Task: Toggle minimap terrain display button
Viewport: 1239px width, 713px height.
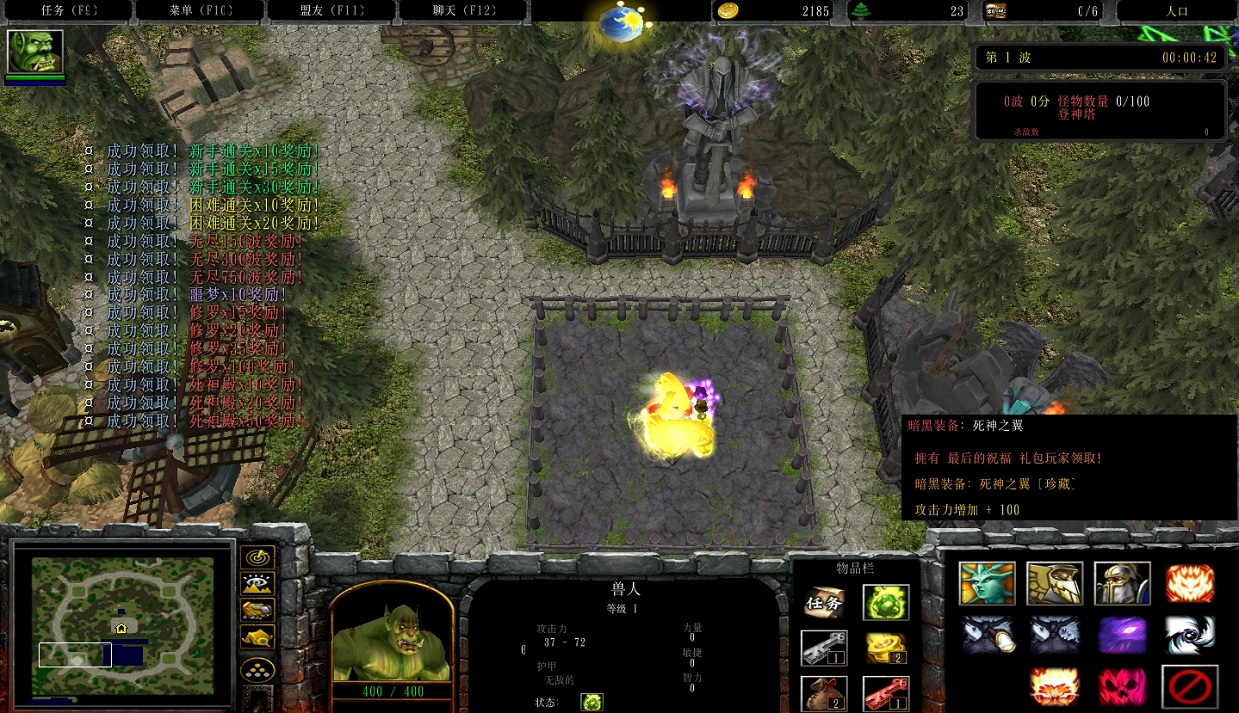Action: 258,584
